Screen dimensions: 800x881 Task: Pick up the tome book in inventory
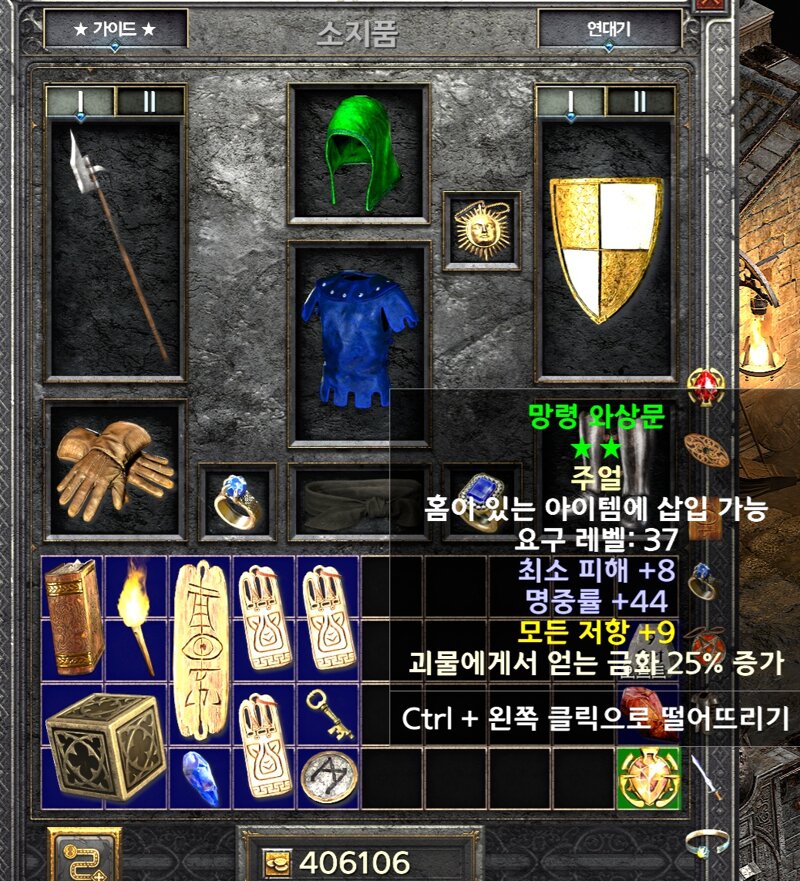[73, 616]
